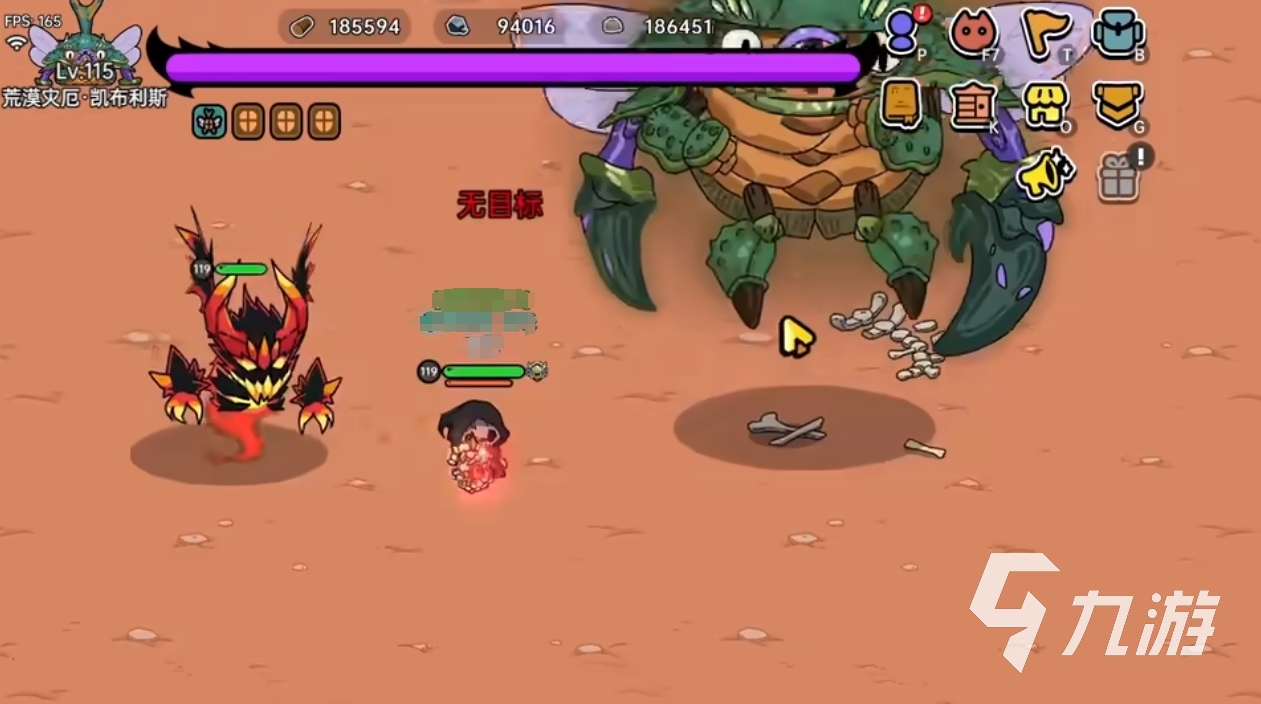
Task: Open the teal backpack inventory
Action: 1116,33
